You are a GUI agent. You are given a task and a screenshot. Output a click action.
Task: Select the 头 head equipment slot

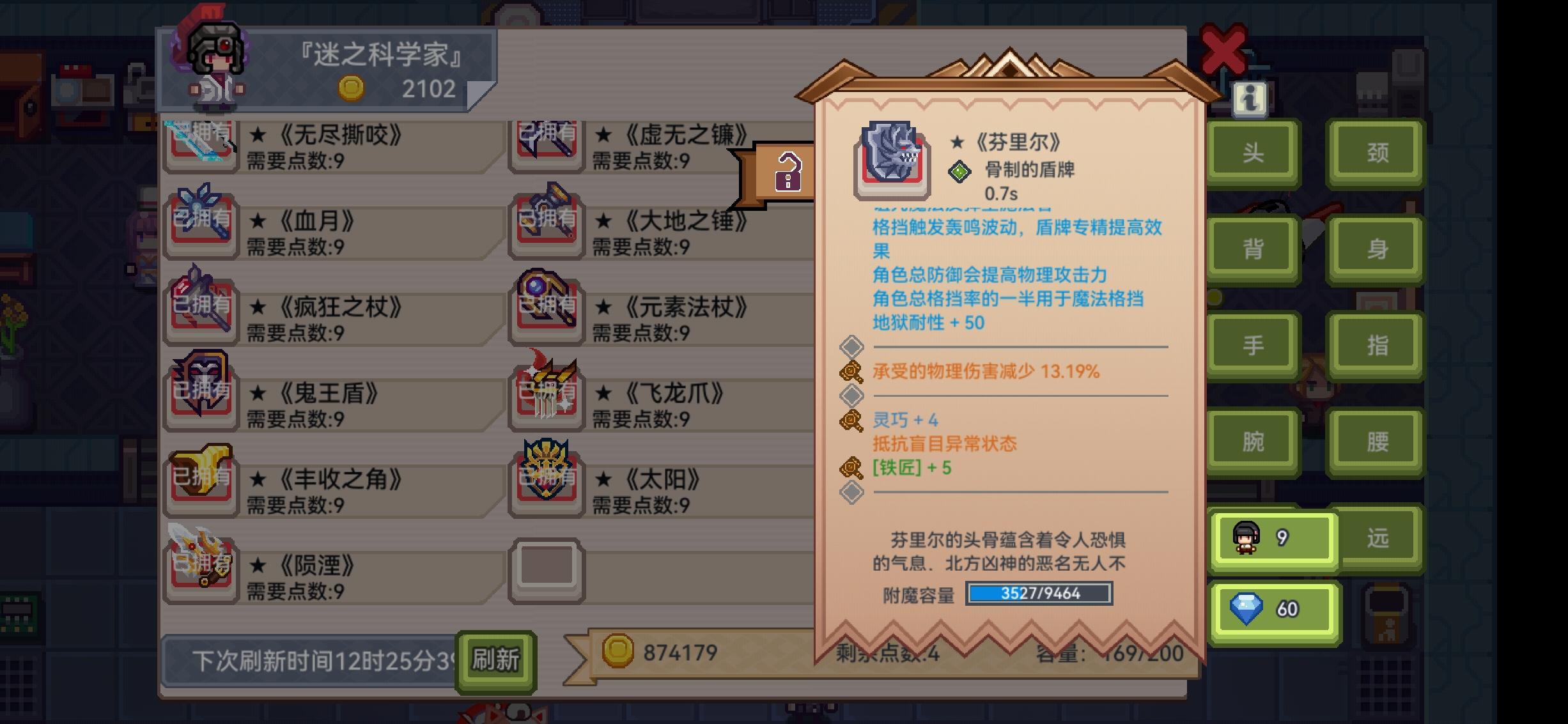coord(1252,152)
